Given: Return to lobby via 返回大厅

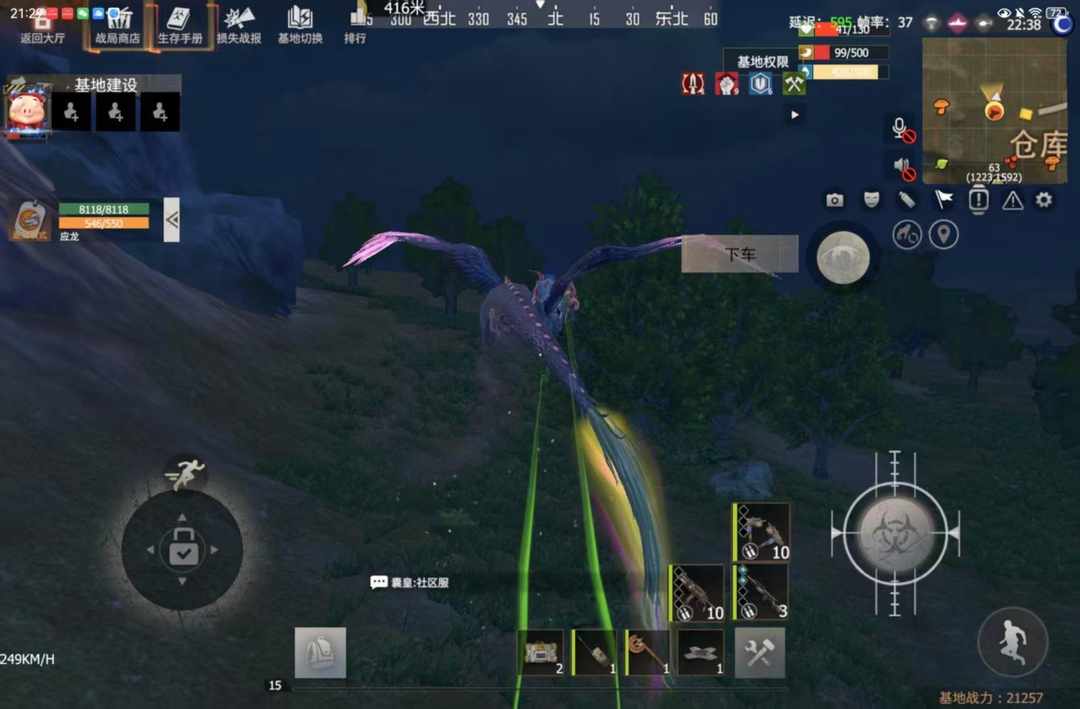Looking at the screenshot, I should [42, 26].
